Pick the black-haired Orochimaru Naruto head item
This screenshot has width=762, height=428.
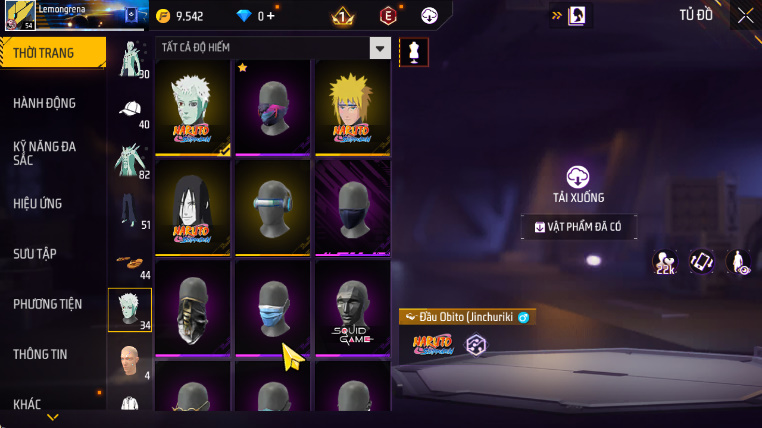(x=193, y=206)
